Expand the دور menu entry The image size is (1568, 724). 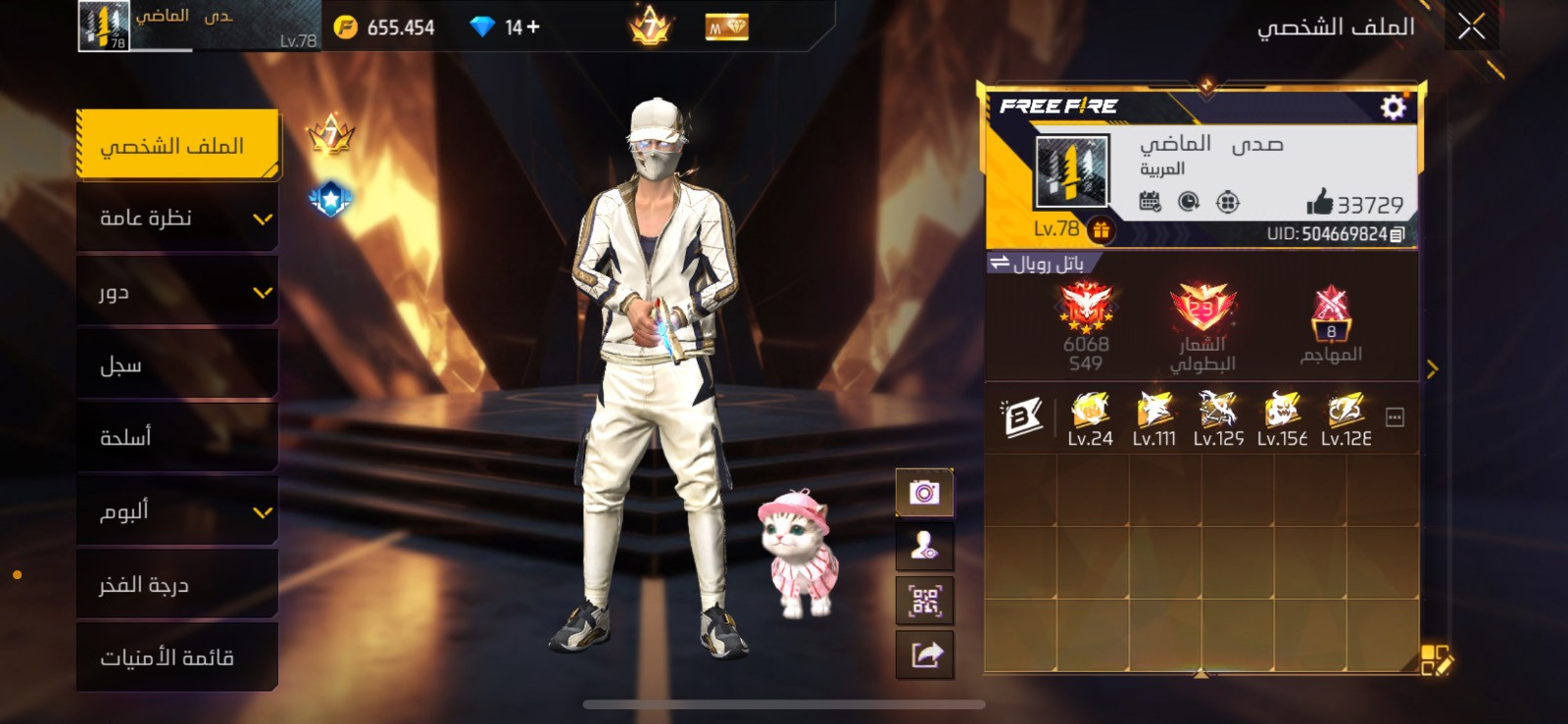point(177,292)
